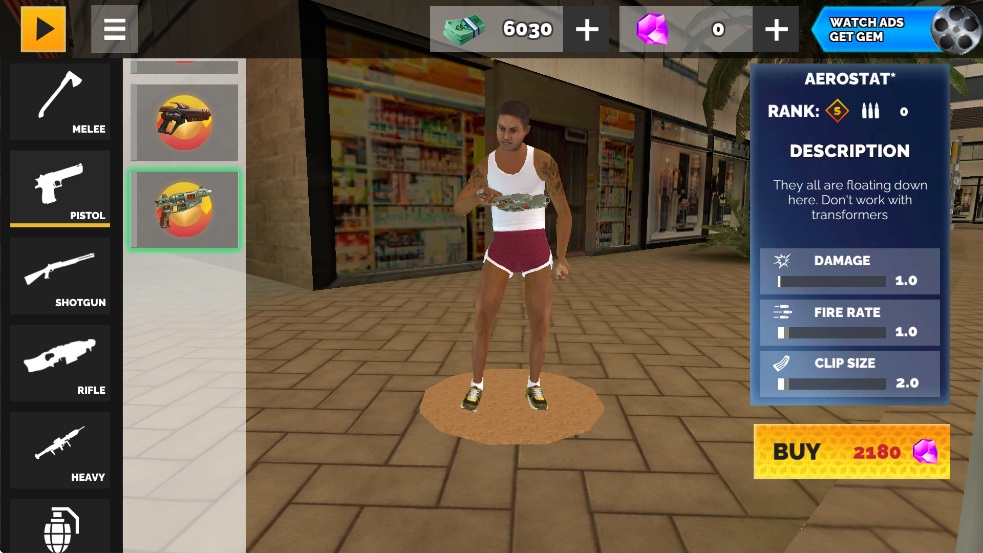
Task: Choose the Rifle weapon category
Action: pos(60,364)
